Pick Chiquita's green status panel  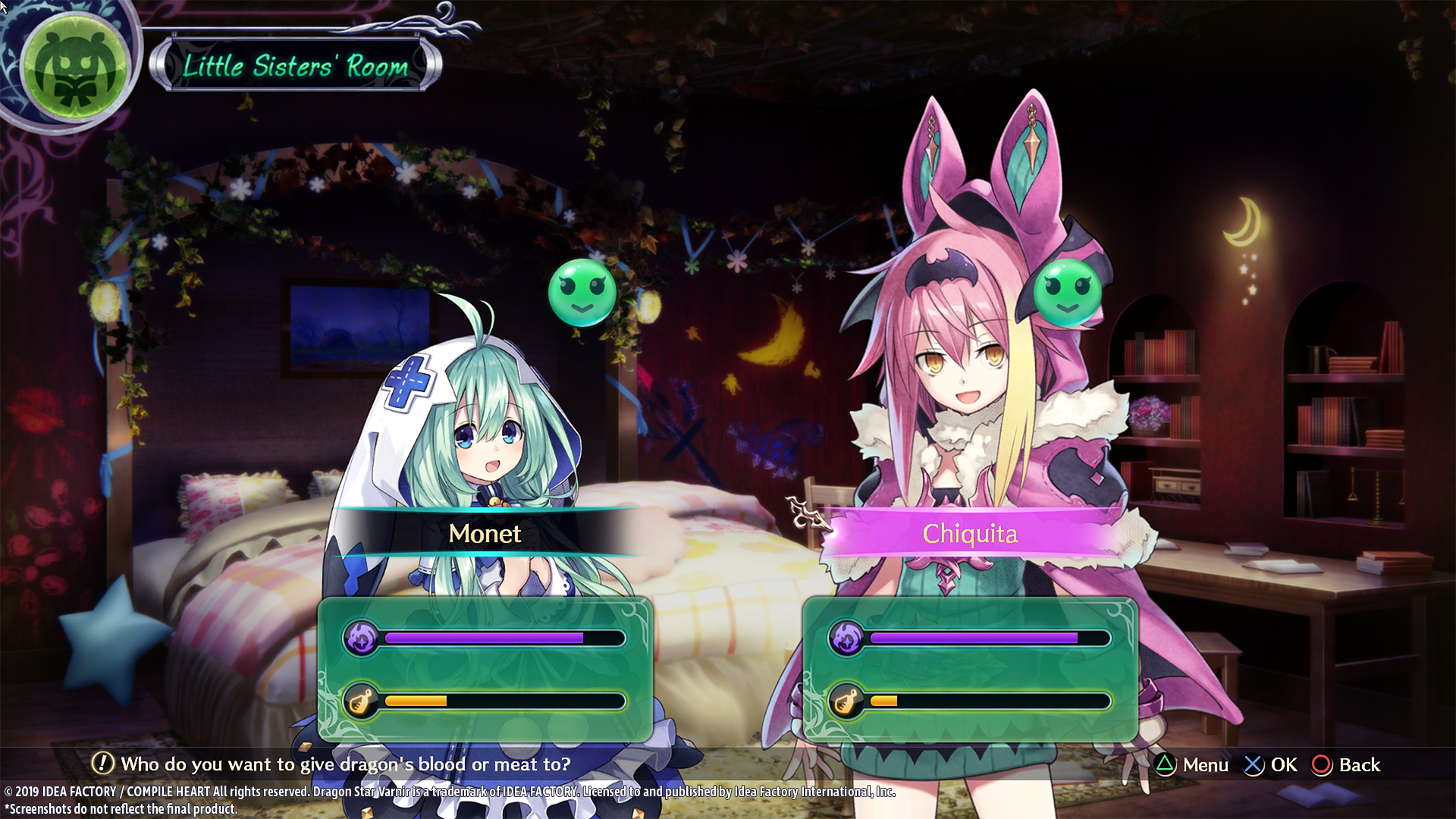(970, 669)
